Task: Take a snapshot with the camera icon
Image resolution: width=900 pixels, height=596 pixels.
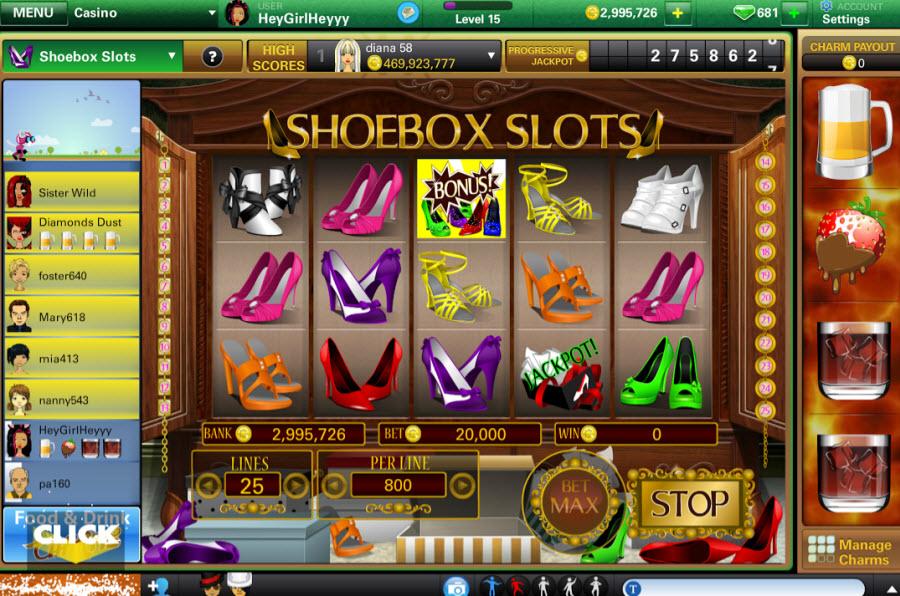Action: [x=456, y=586]
